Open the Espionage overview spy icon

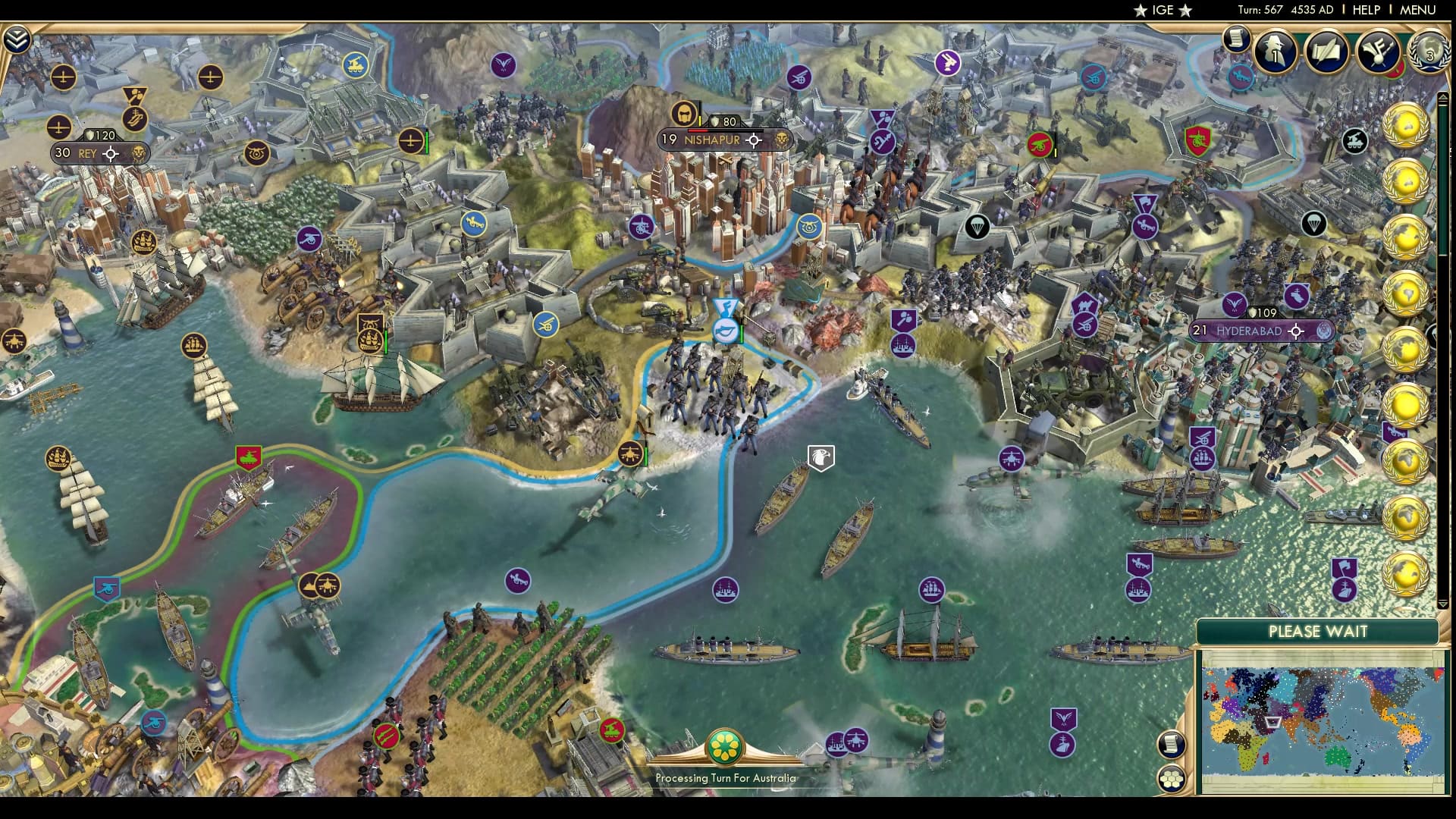click(x=1274, y=52)
